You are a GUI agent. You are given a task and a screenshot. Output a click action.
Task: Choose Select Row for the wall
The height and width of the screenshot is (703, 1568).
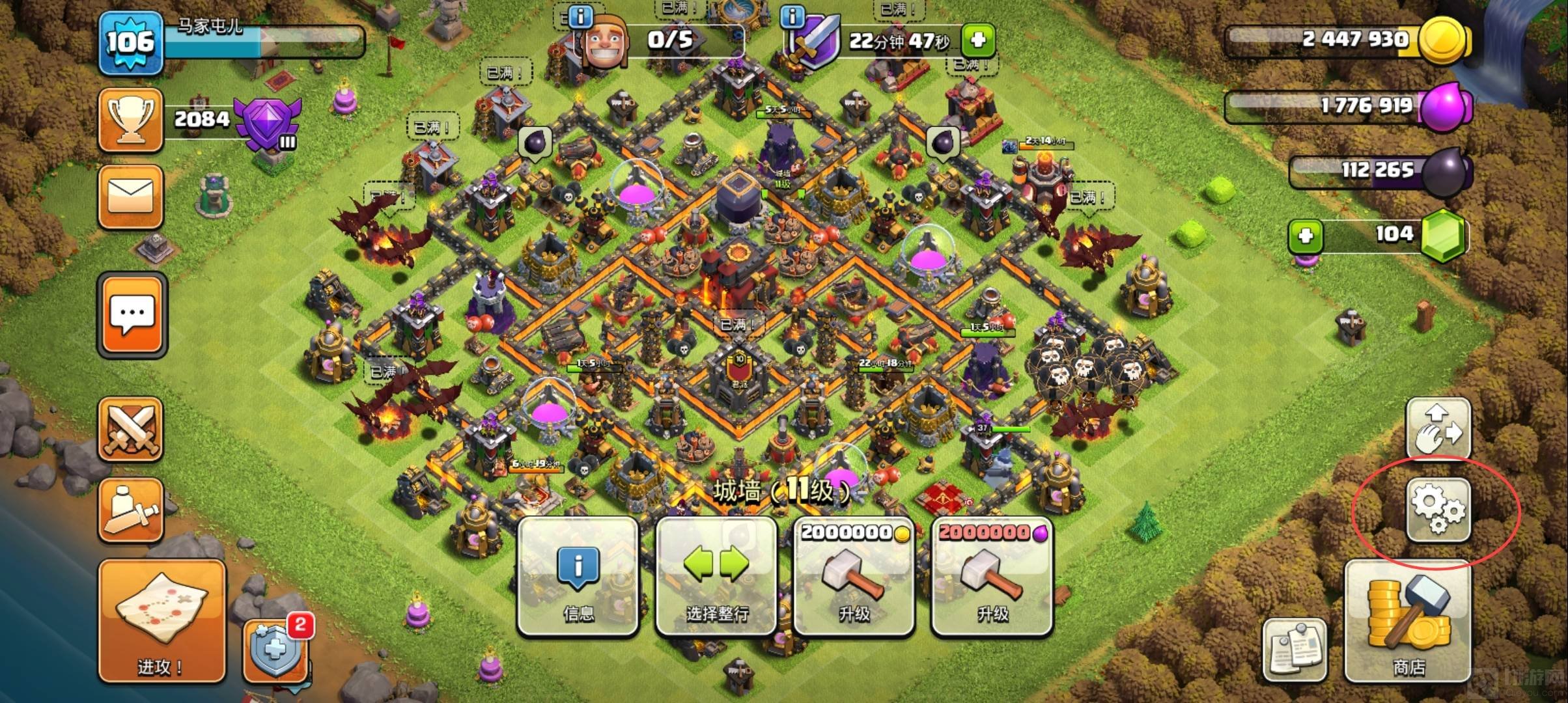pos(716,577)
